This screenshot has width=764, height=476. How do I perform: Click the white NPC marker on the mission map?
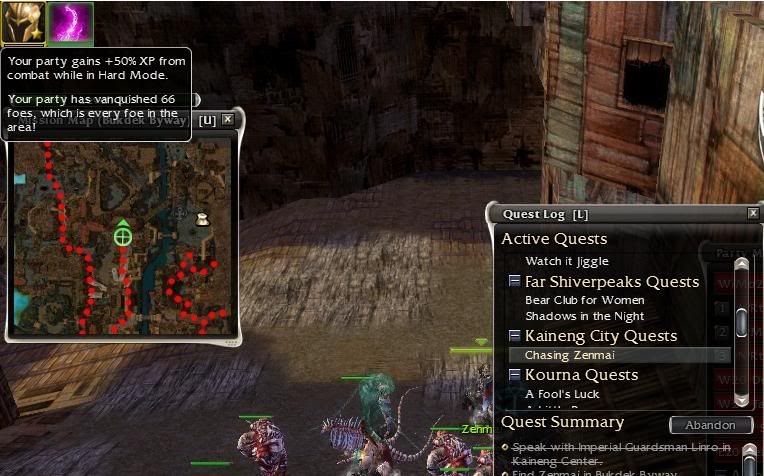pyautogui.click(x=202, y=219)
